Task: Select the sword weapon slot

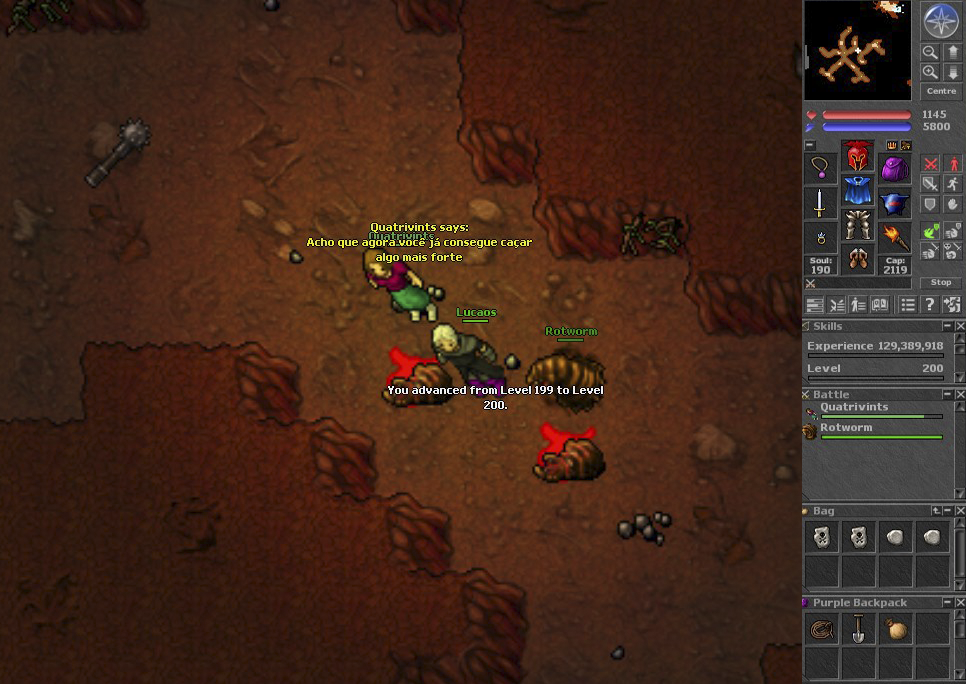Action: (820, 203)
